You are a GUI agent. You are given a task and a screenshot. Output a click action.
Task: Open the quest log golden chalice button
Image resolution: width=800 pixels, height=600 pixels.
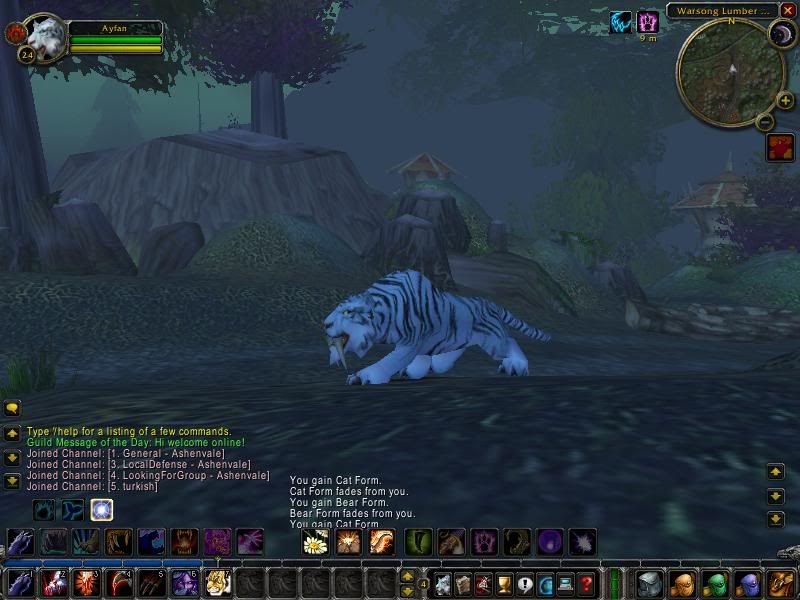click(504, 584)
